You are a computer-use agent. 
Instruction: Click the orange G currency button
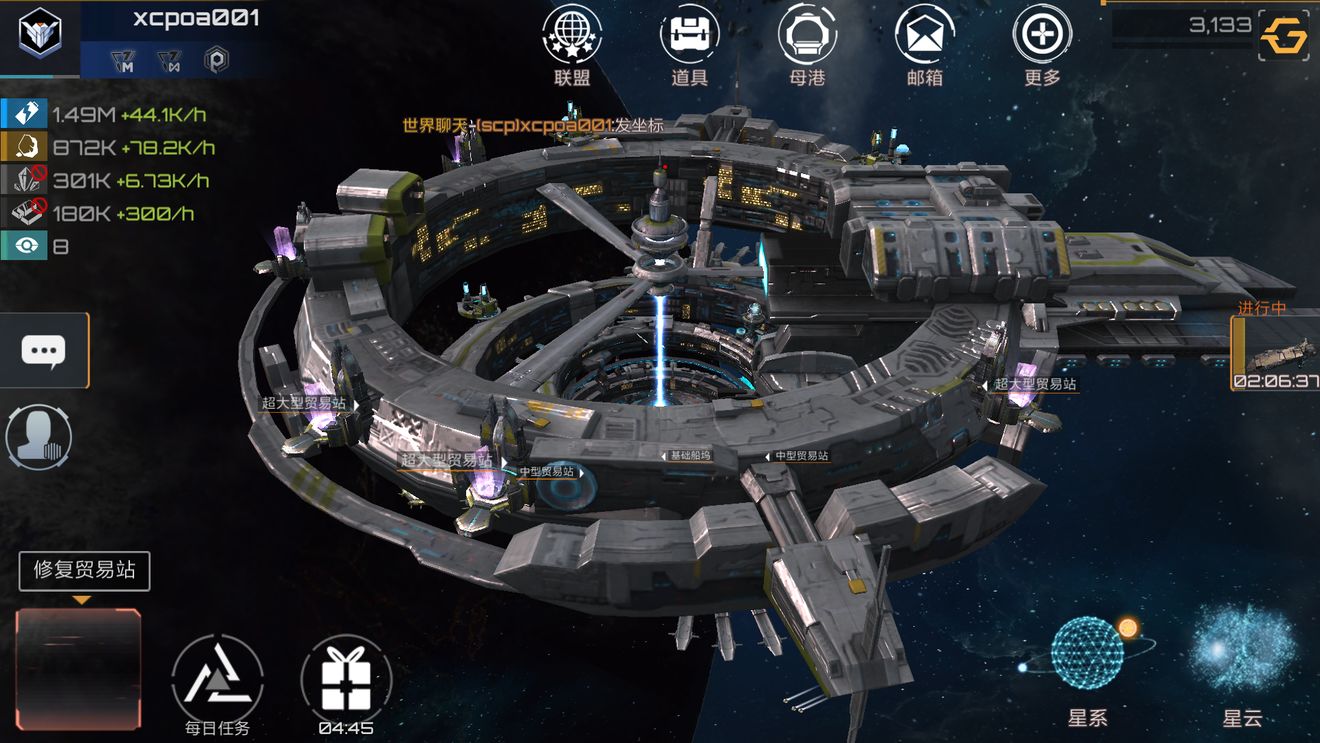tap(1285, 38)
